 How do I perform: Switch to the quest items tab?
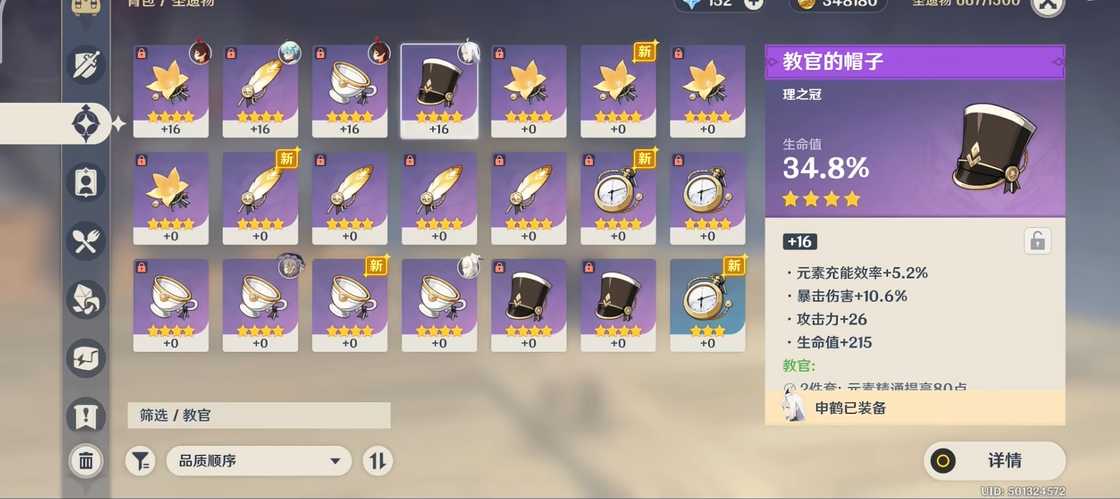pos(86,415)
